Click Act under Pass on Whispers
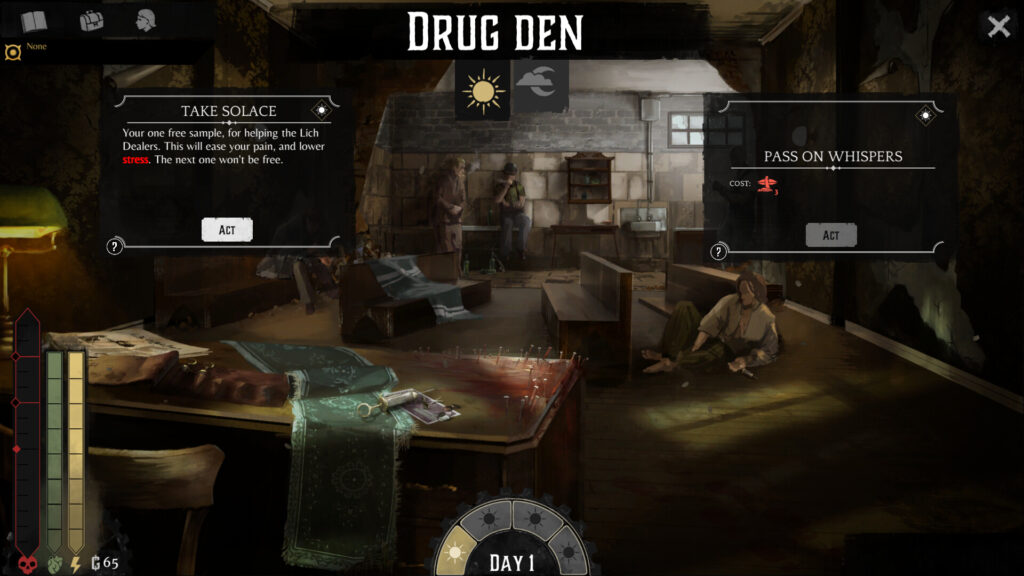This screenshot has width=1024, height=576. [x=831, y=234]
